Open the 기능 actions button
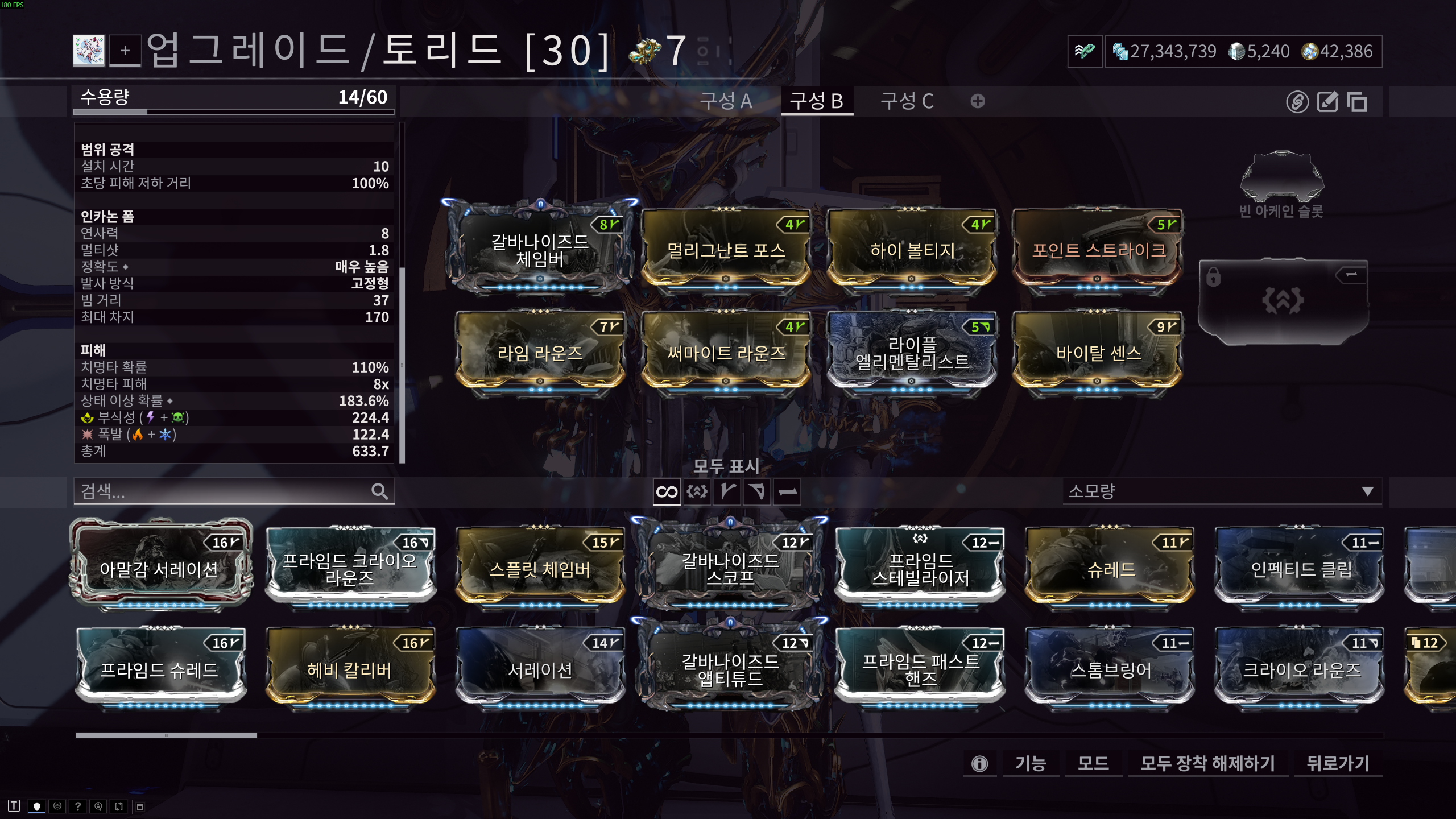The height and width of the screenshot is (819, 1456). tap(1030, 763)
